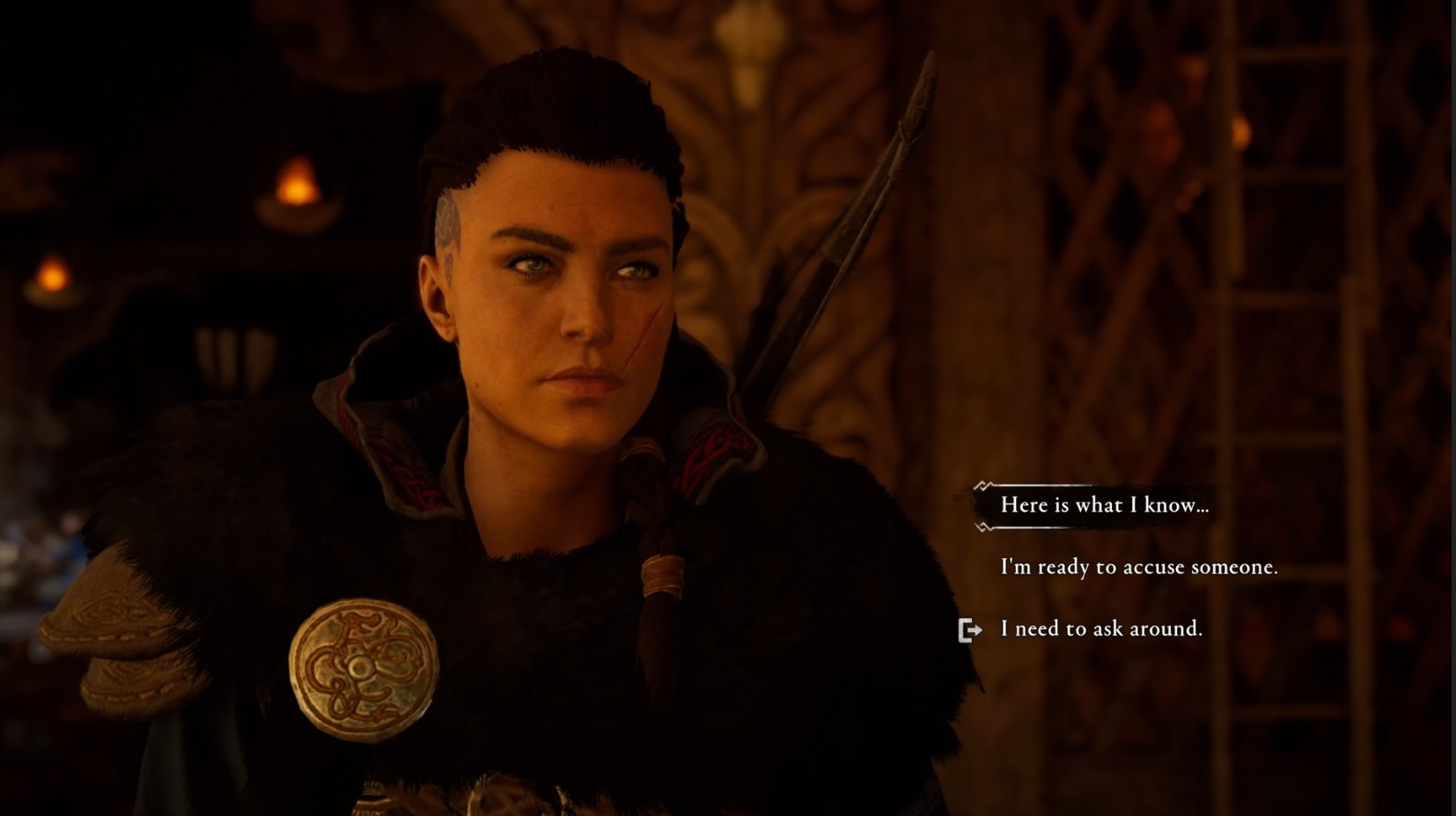Pick "I need to ask around." to leave
Image resolution: width=1456 pixels, height=816 pixels.
pos(1100,629)
